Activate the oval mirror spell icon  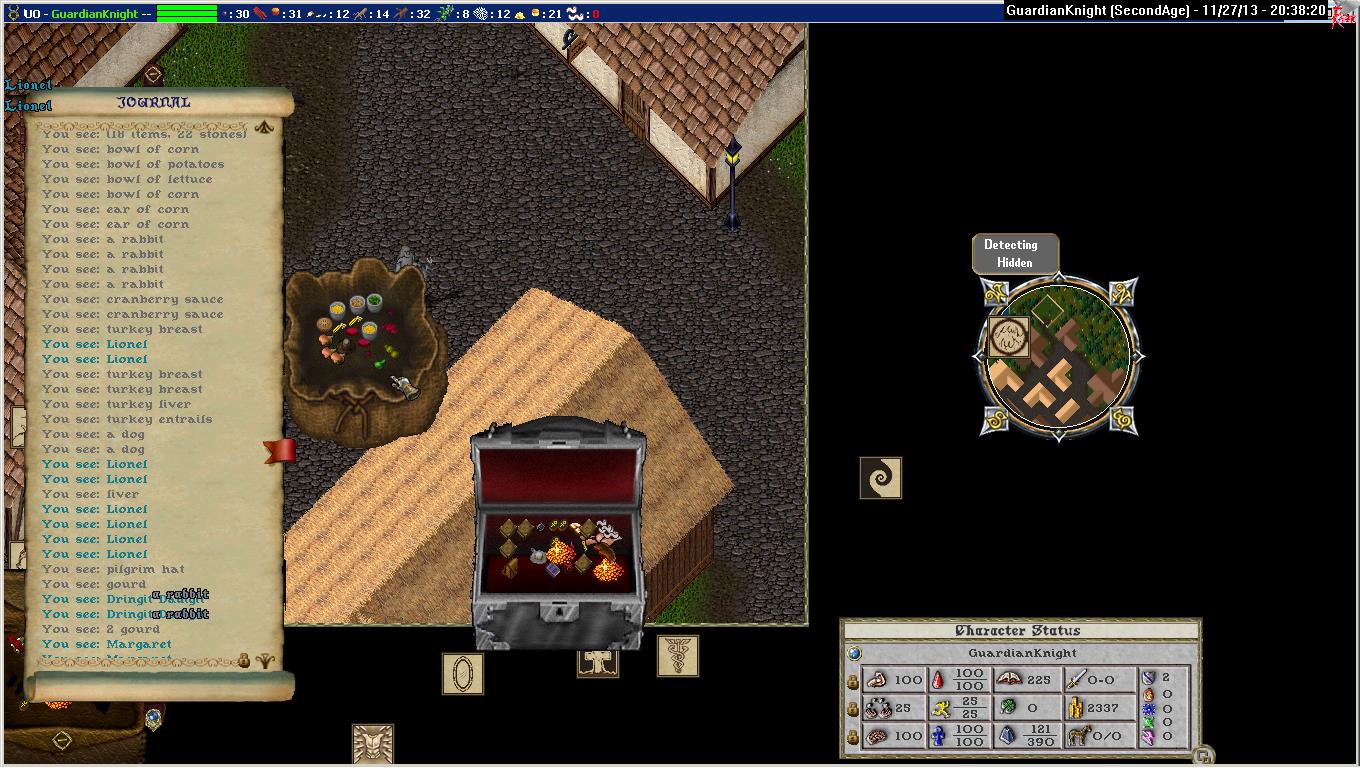point(462,674)
